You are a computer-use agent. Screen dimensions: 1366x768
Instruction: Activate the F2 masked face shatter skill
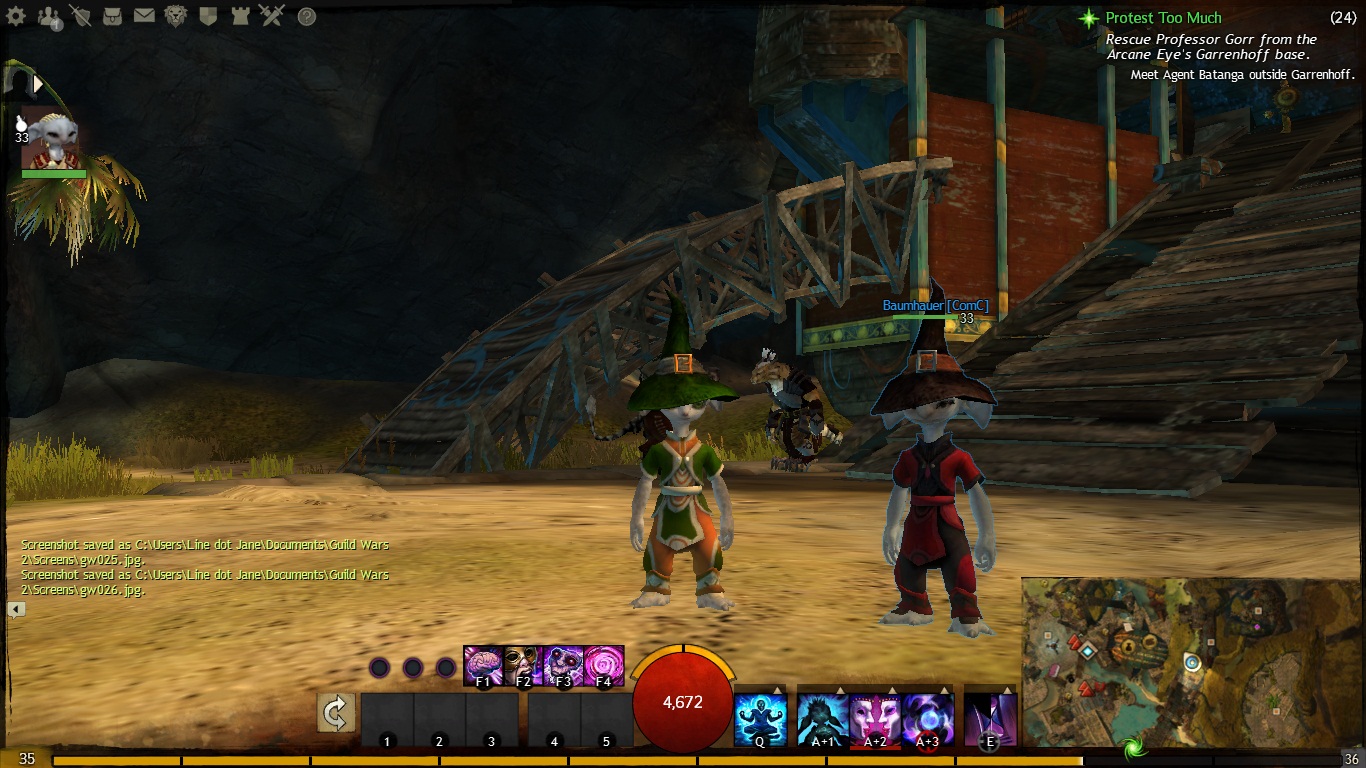coord(523,666)
